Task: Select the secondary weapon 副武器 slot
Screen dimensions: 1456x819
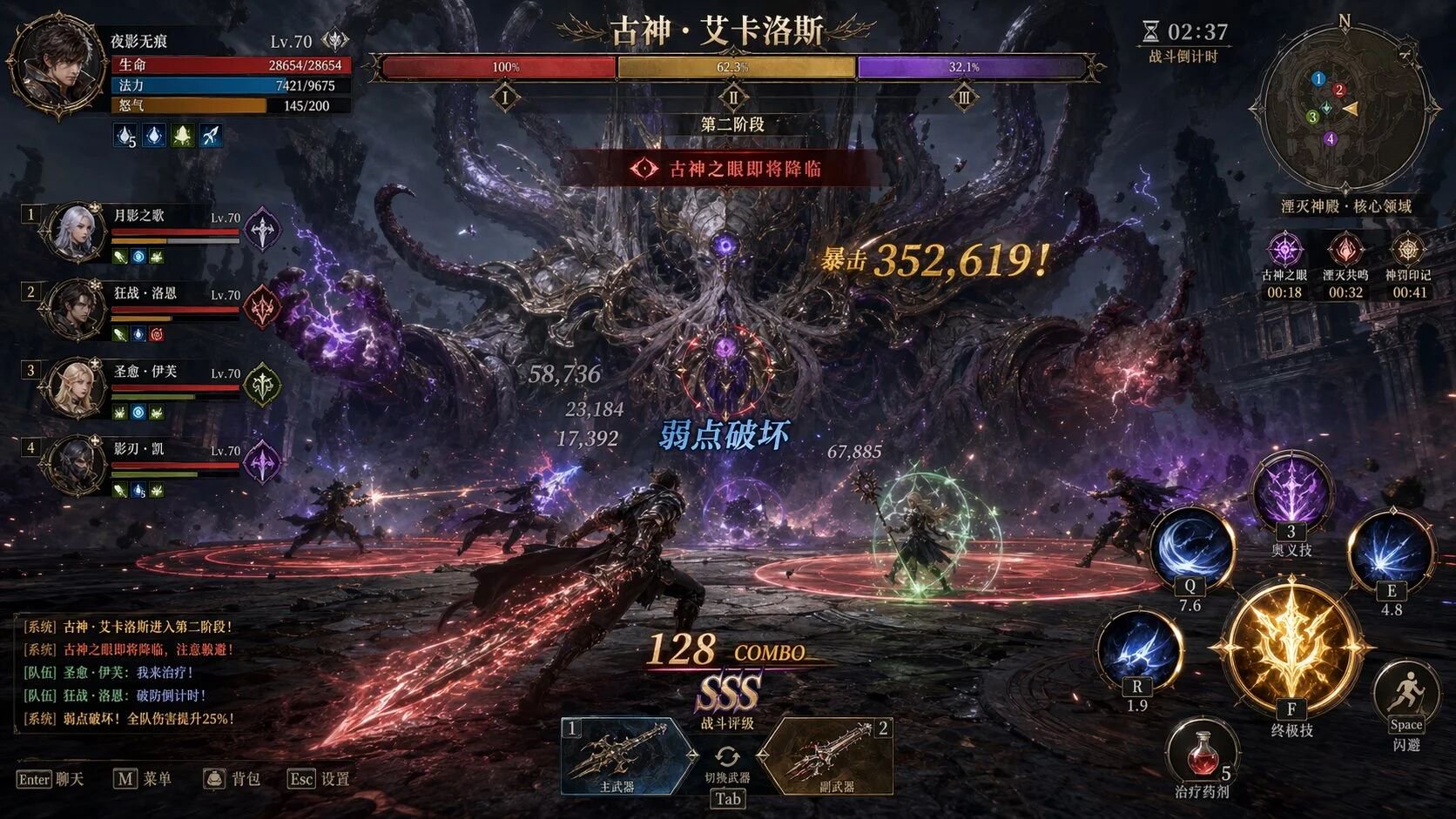Action: (x=831, y=755)
